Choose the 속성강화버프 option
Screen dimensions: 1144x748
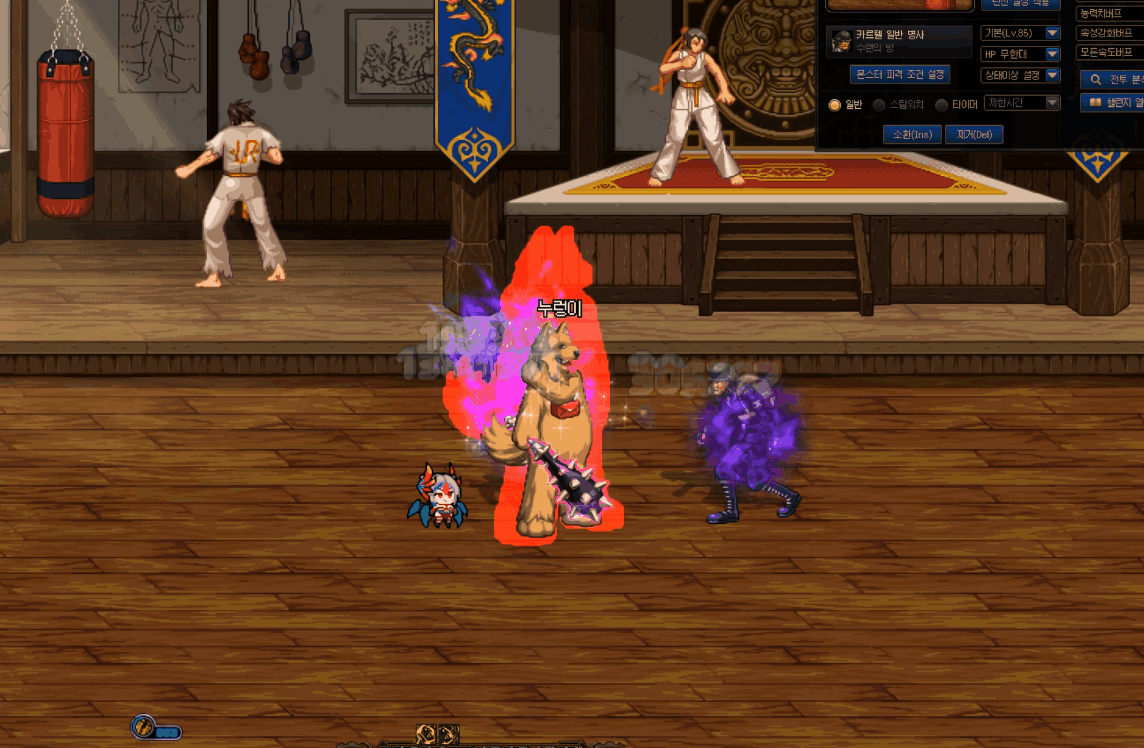(1110, 33)
